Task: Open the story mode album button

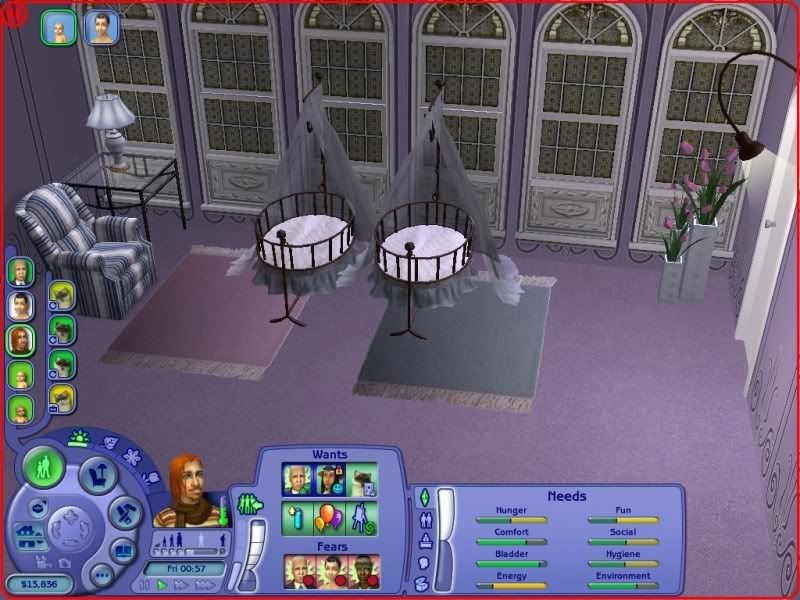Action: coord(123,551)
